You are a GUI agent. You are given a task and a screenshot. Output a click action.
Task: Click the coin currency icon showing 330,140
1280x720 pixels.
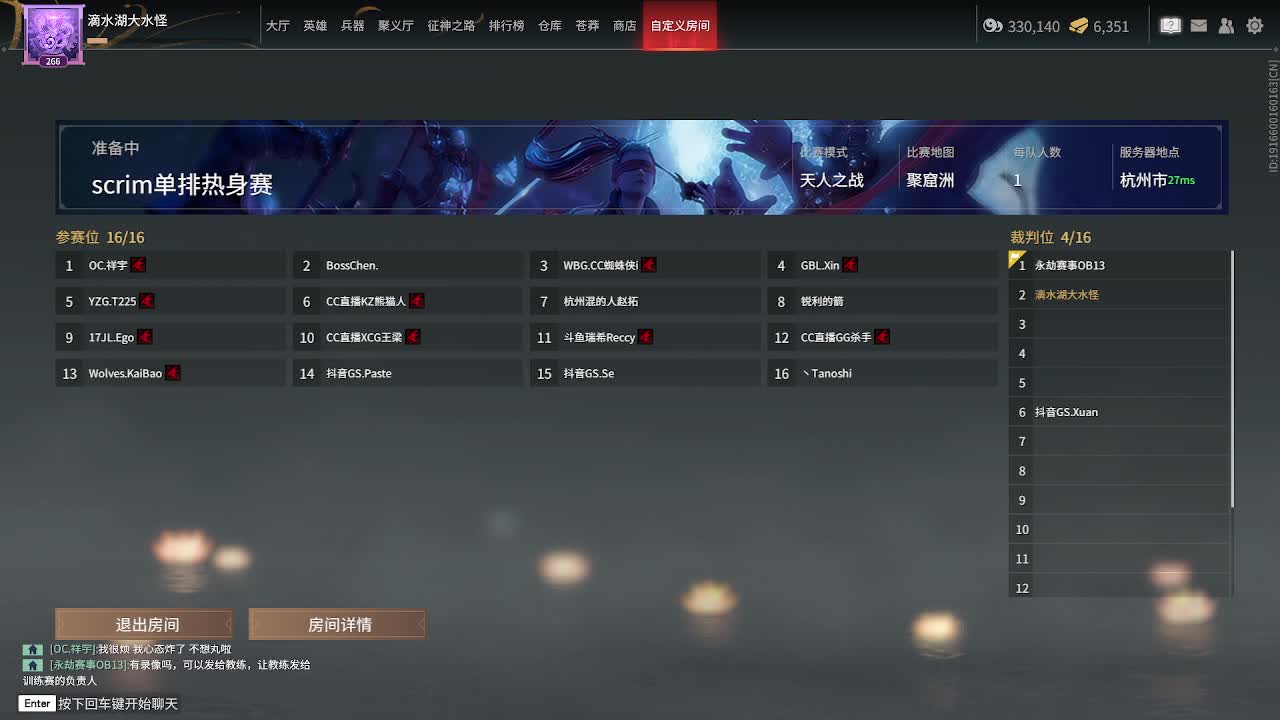point(993,27)
